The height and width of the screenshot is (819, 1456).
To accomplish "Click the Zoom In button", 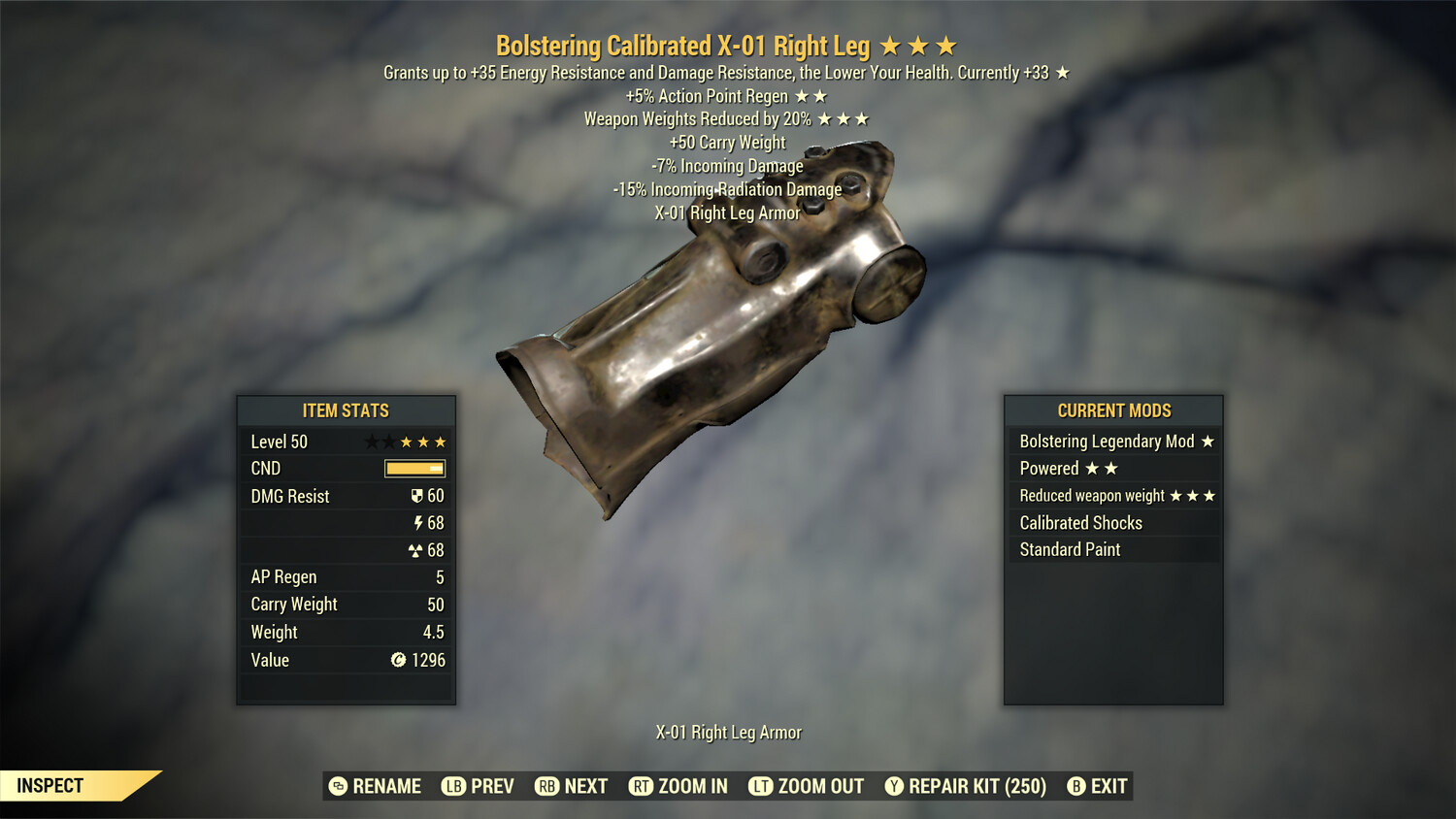I will [678, 786].
